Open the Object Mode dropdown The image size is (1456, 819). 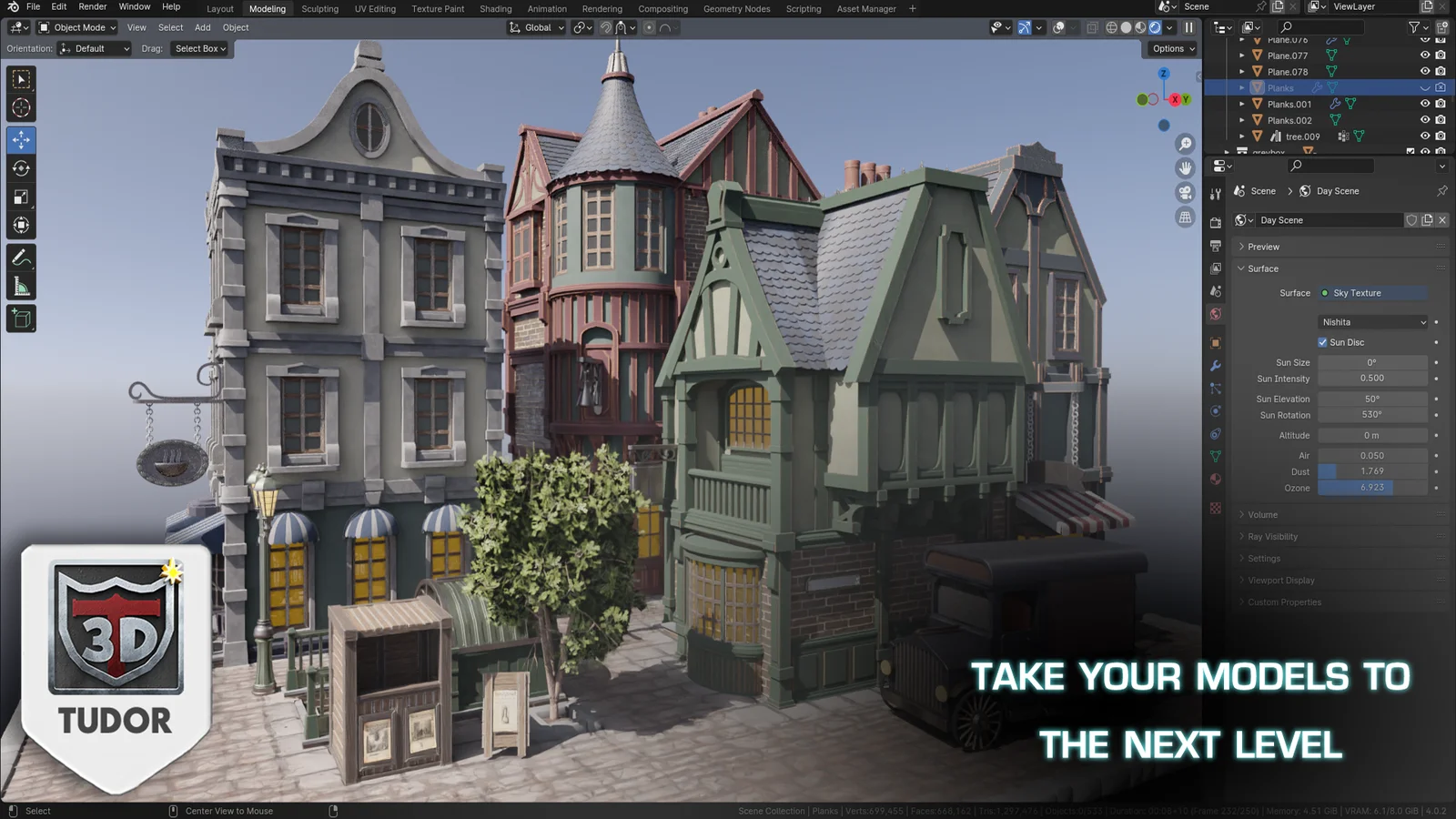click(x=77, y=27)
